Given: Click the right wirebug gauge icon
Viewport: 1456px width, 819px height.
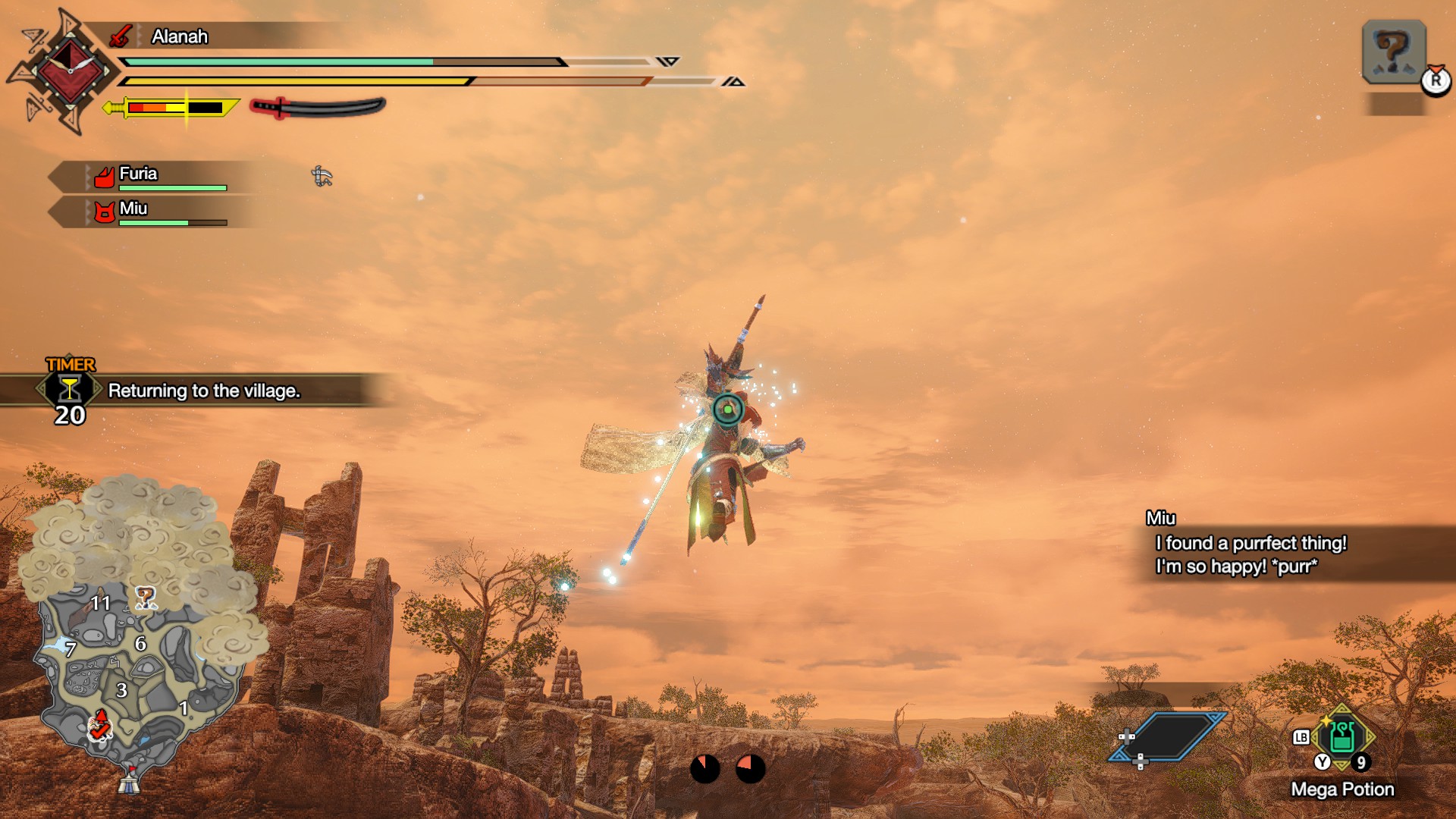Looking at the screenshot, I should point(751,768).
